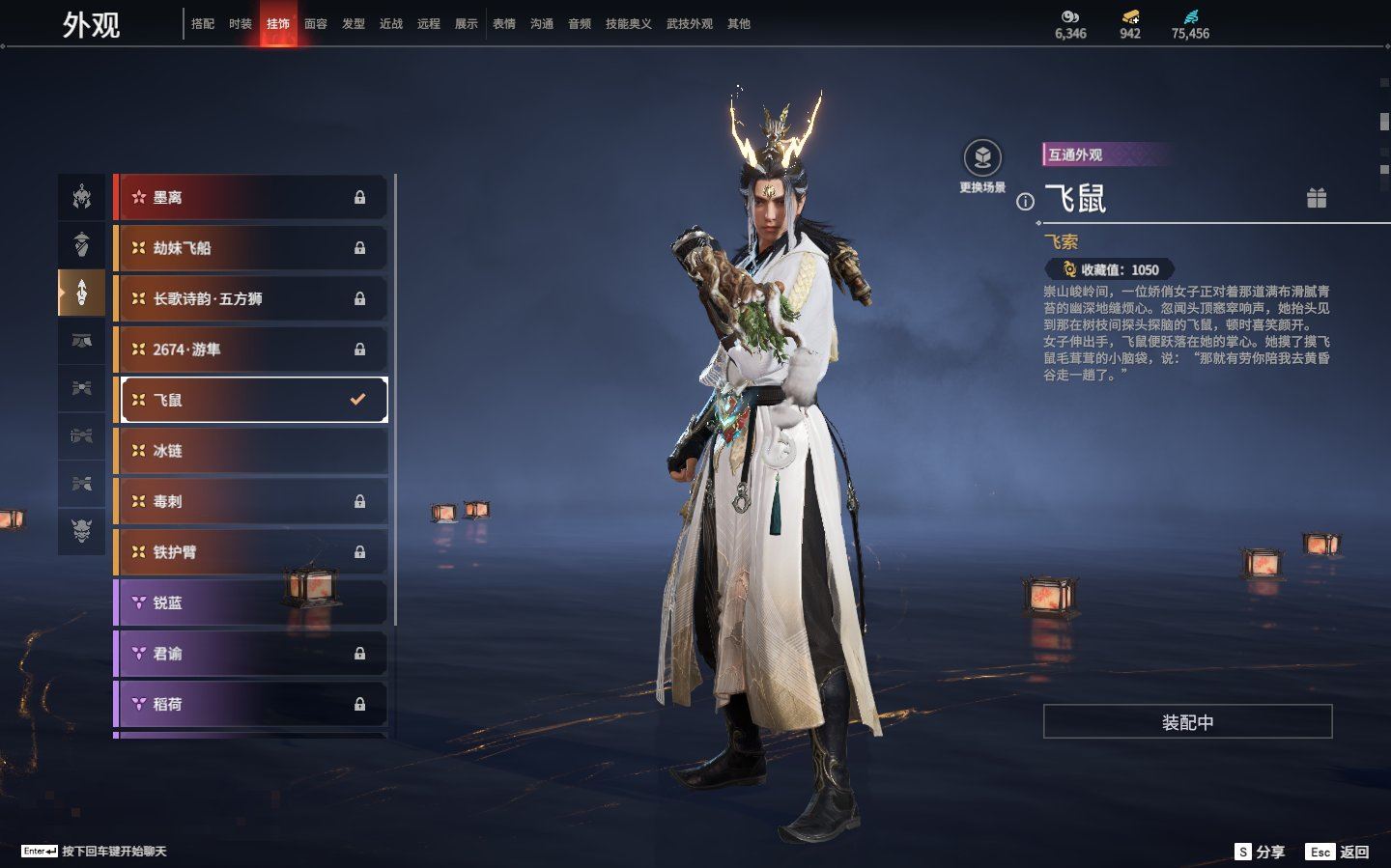
Task: Choose the 墨离 list entry
Action: tap(251, 197)
